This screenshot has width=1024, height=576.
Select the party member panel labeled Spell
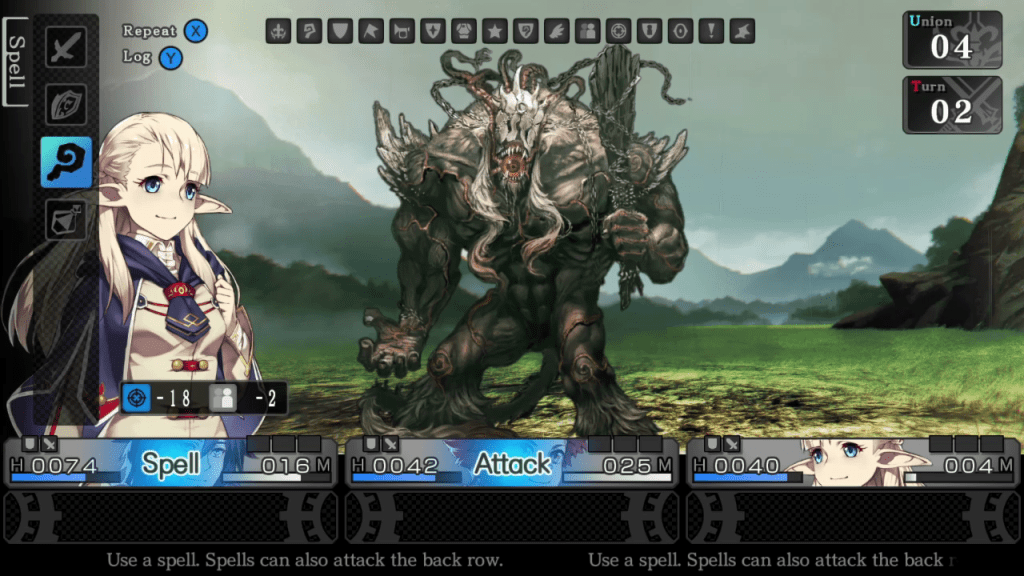tap(170, 463)
